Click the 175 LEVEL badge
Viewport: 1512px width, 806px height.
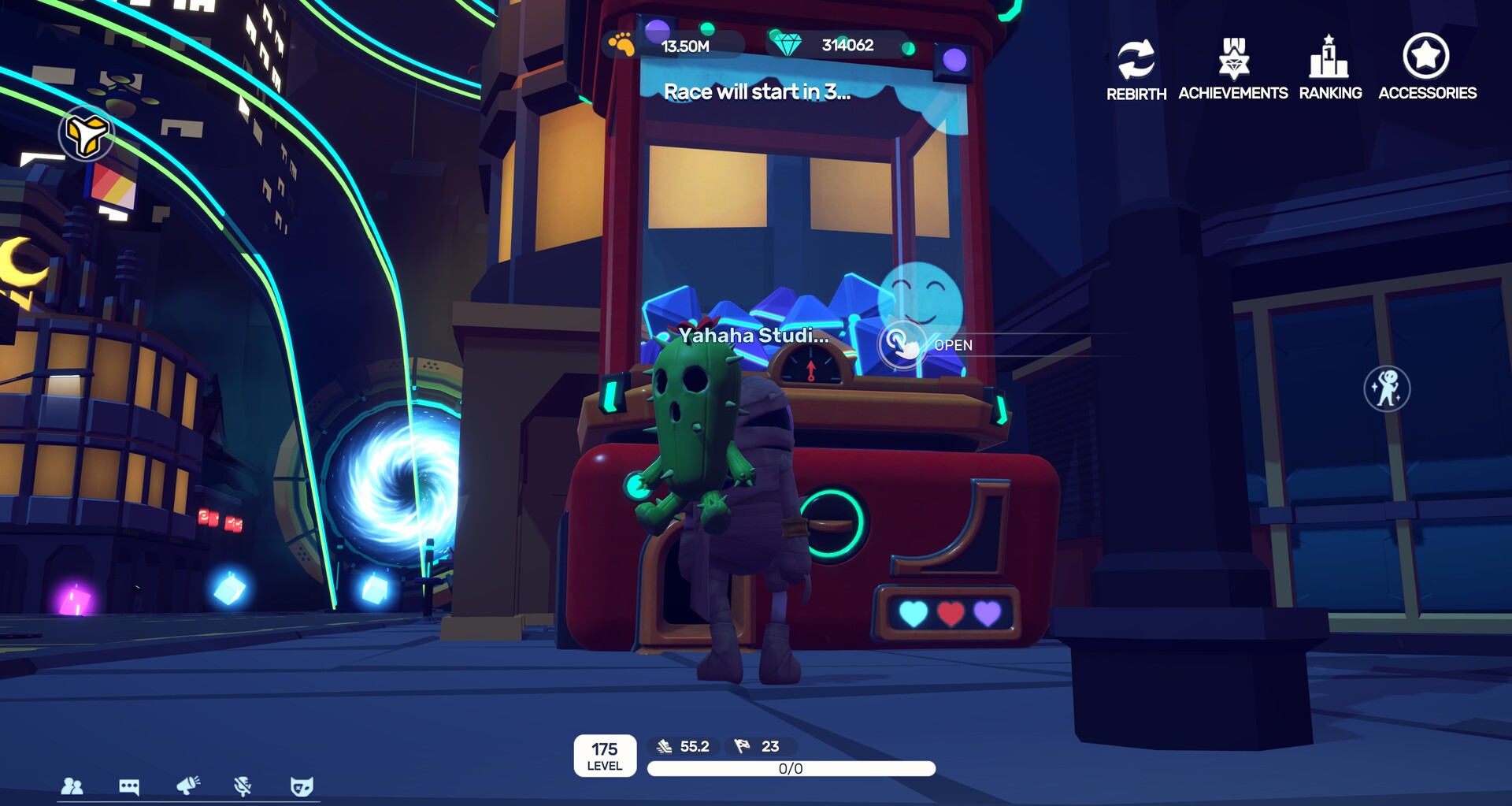(605, 756)
